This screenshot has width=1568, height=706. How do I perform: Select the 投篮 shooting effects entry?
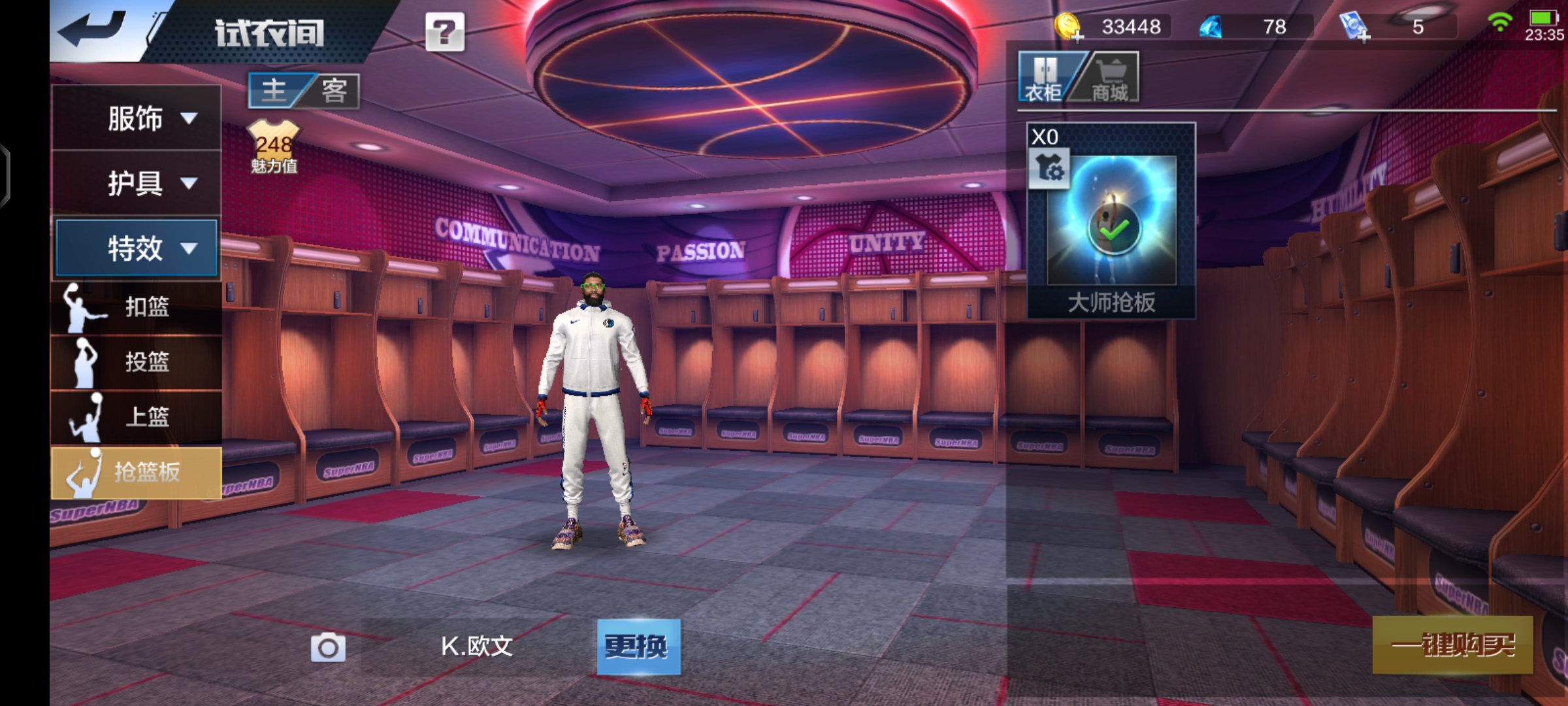[x=137, y=362]
